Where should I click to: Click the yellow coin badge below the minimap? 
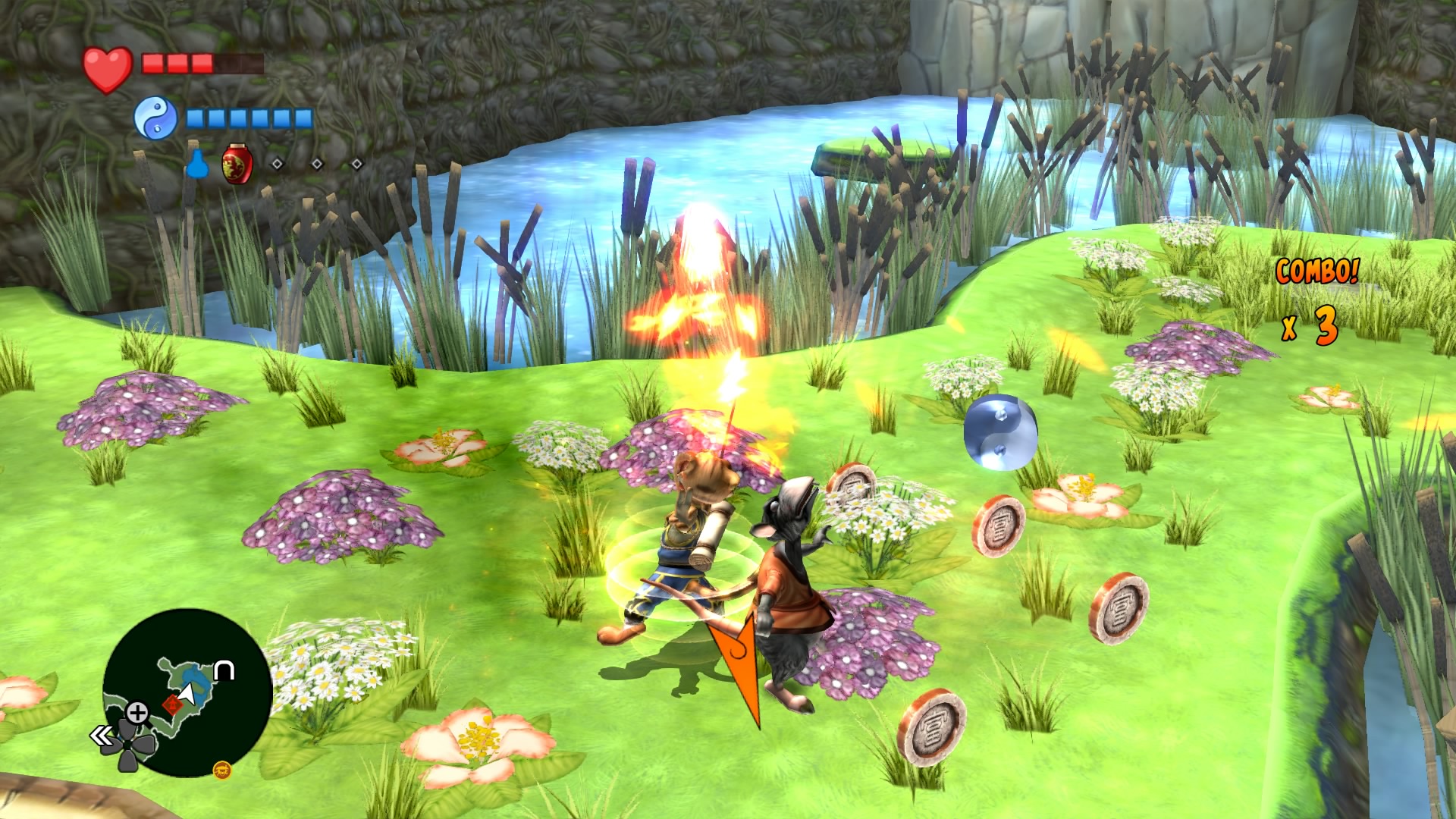223,771
